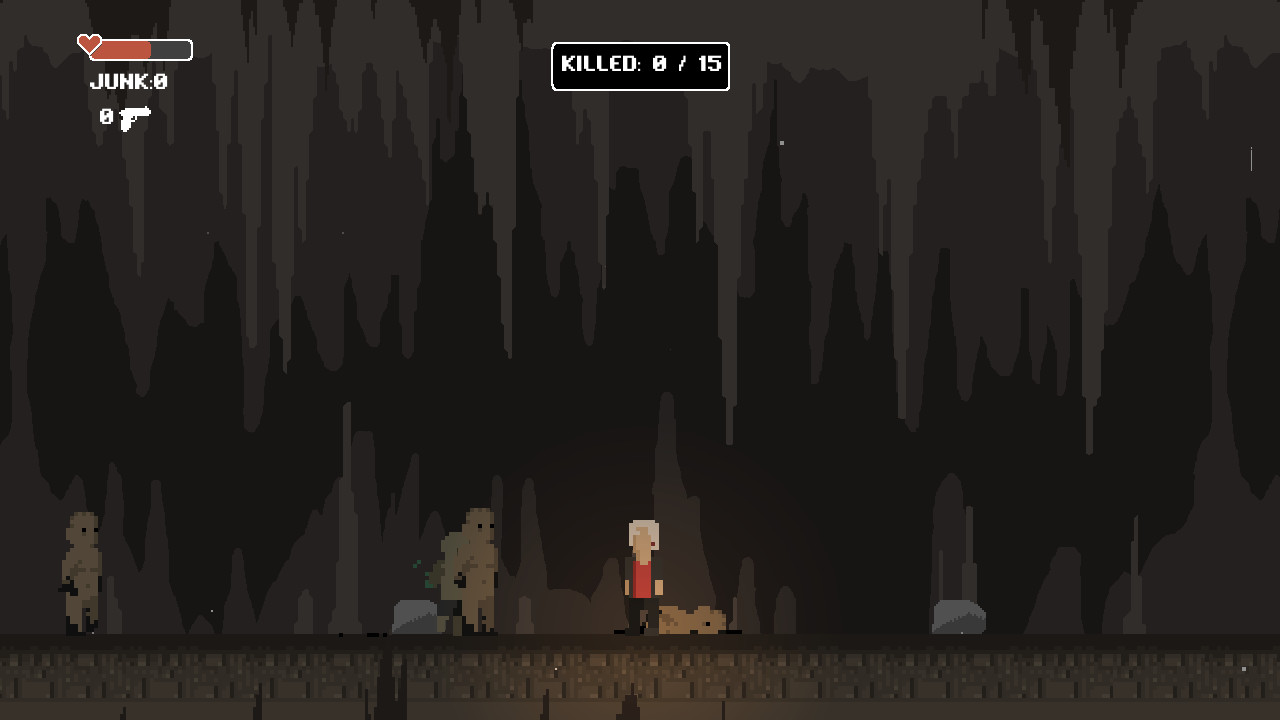Click the rock next to the tall zombie

pos(412,615)
